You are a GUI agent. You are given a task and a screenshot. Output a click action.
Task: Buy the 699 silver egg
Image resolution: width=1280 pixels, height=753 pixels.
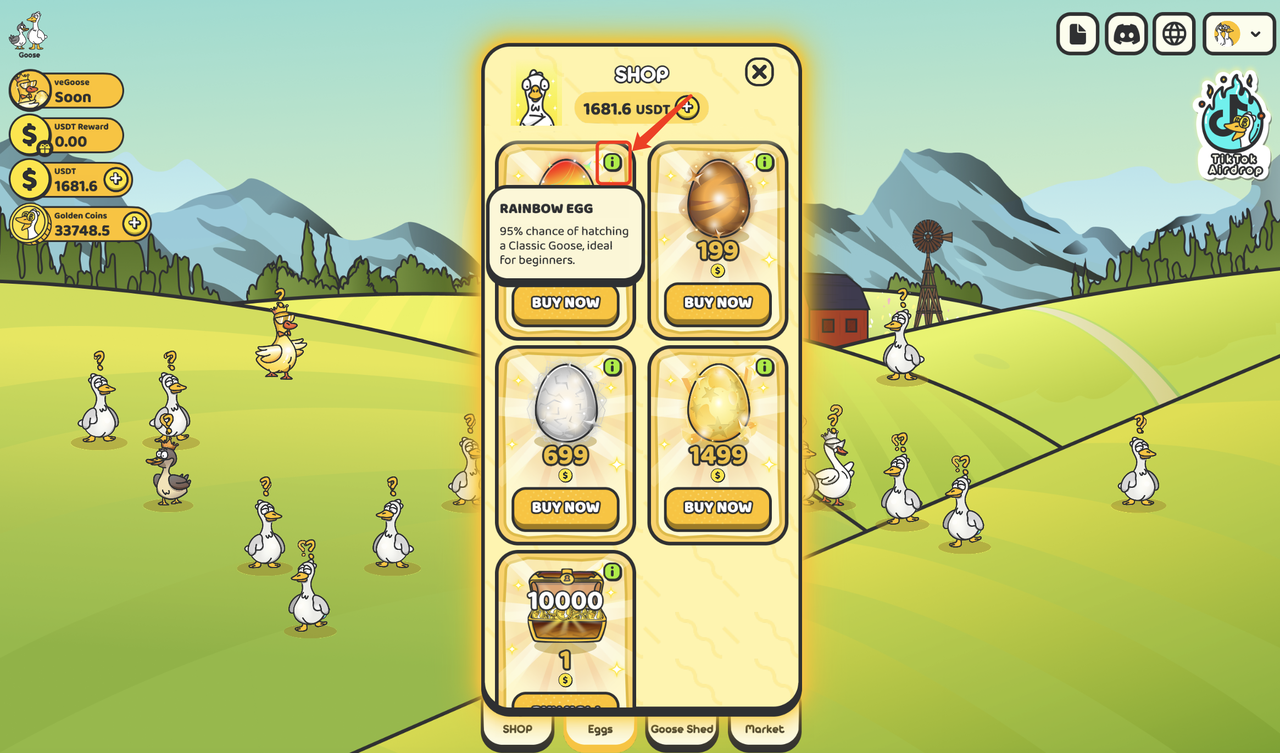pyautogui.click(x=565, y=507)
